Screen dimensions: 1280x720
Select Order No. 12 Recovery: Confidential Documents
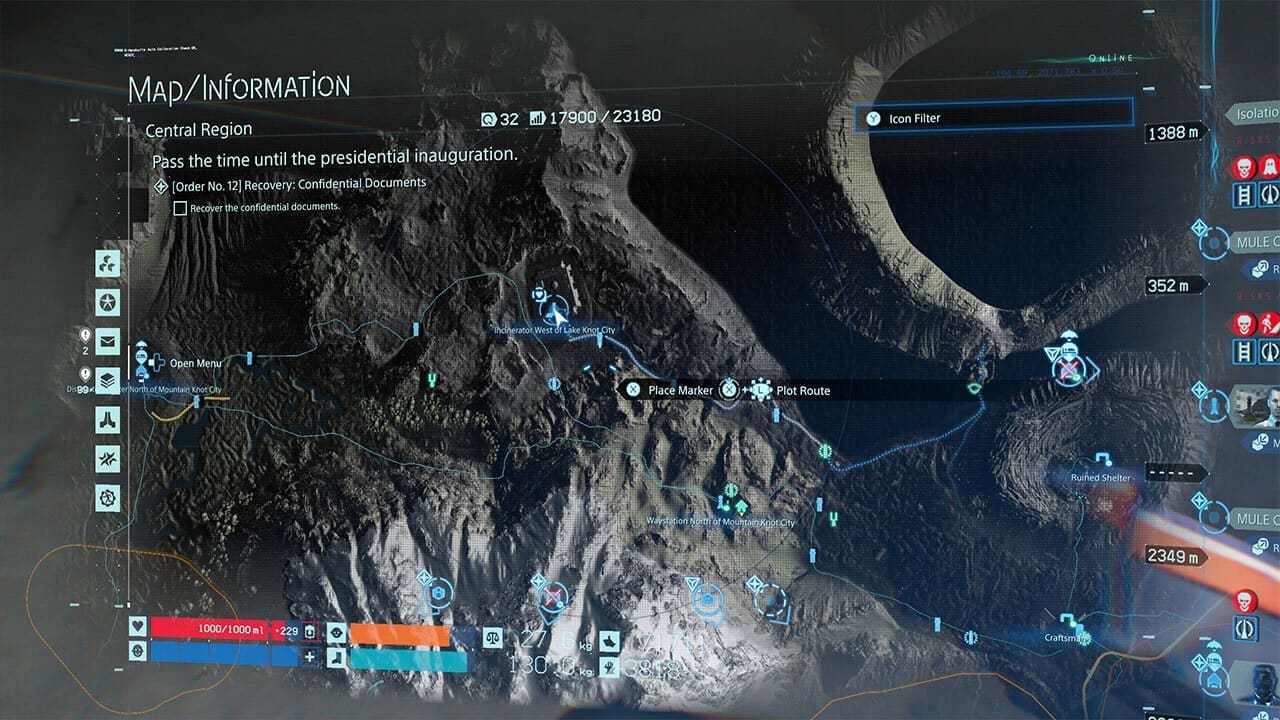click(x=298, y=184)
